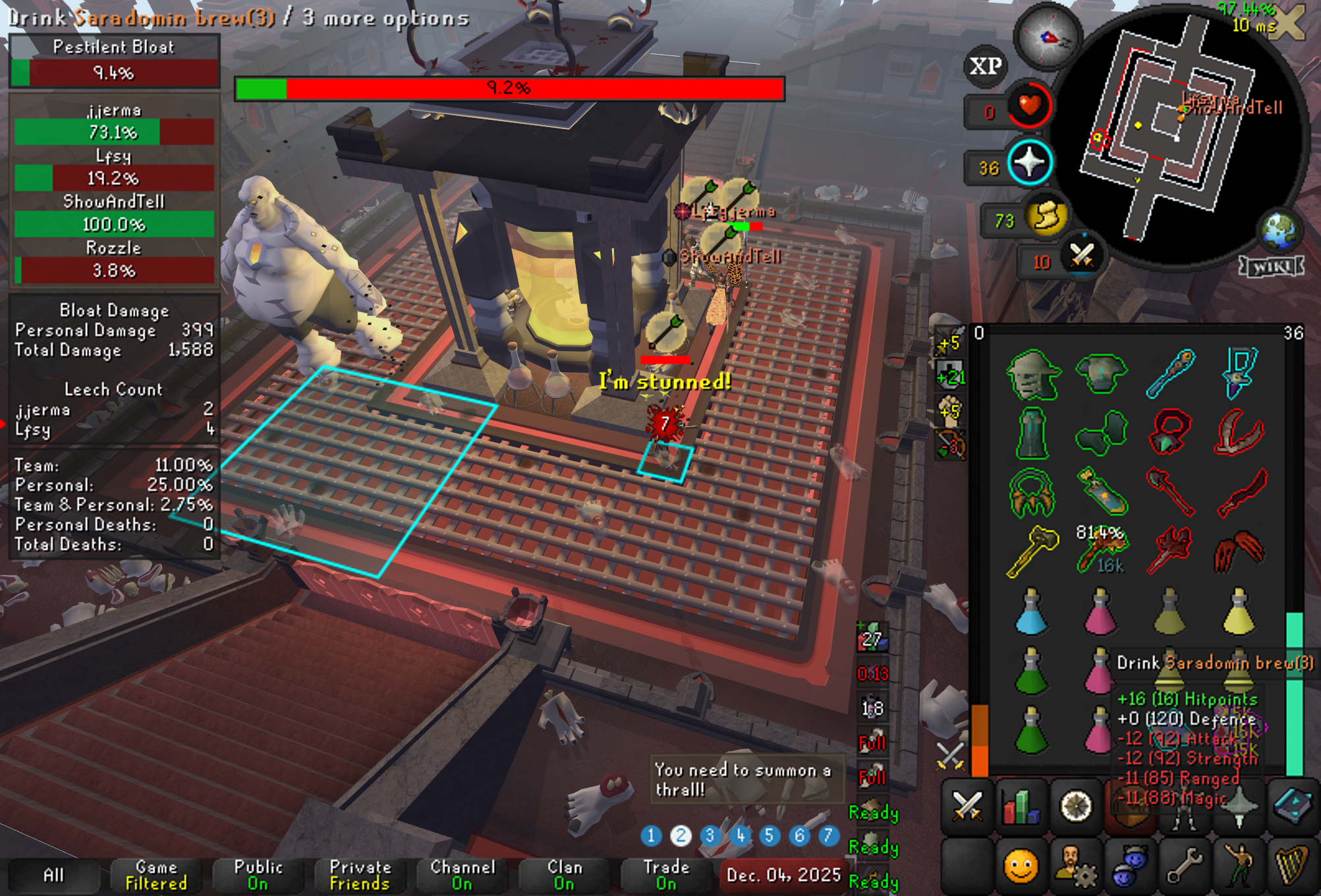This screenshot has height=896, width=1321.
Task: Equip the yellow-outlined warhammer in inventory
Action: tap(1032, 551)
